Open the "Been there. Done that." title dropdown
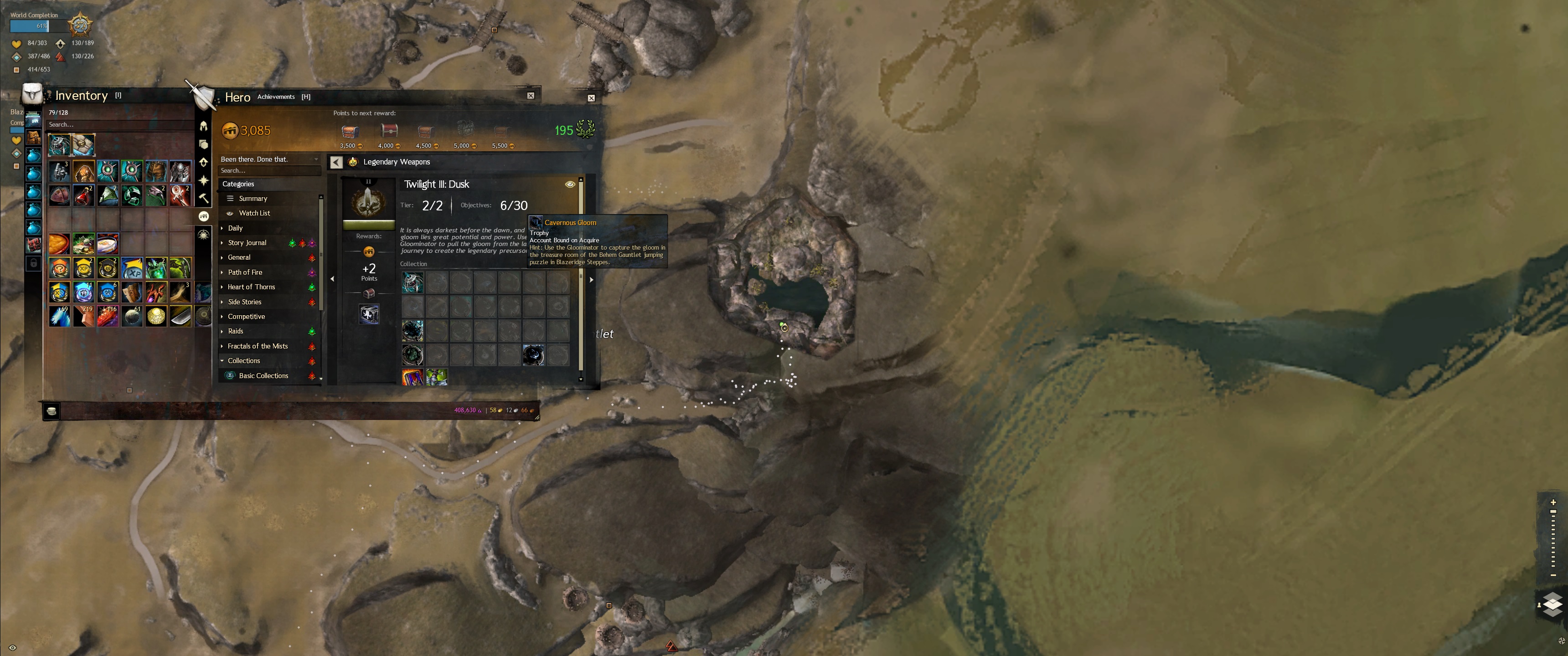The height and width of the screenshot is (656, 1568). pos(269,159)
